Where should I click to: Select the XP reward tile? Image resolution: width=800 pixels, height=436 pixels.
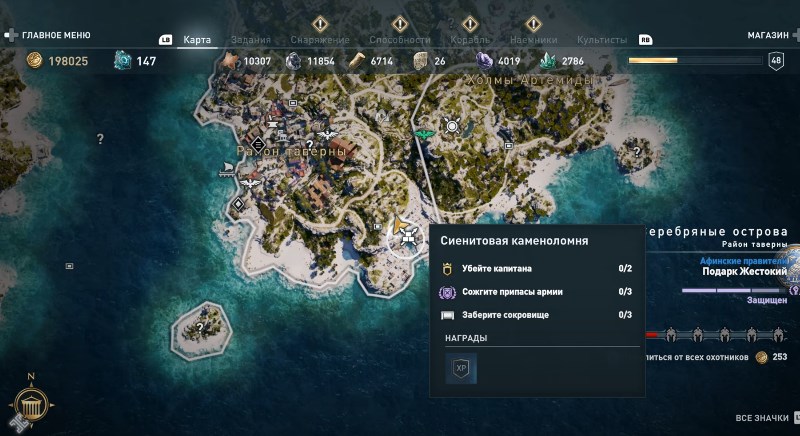pyautogui.click(x=461, y=368)
